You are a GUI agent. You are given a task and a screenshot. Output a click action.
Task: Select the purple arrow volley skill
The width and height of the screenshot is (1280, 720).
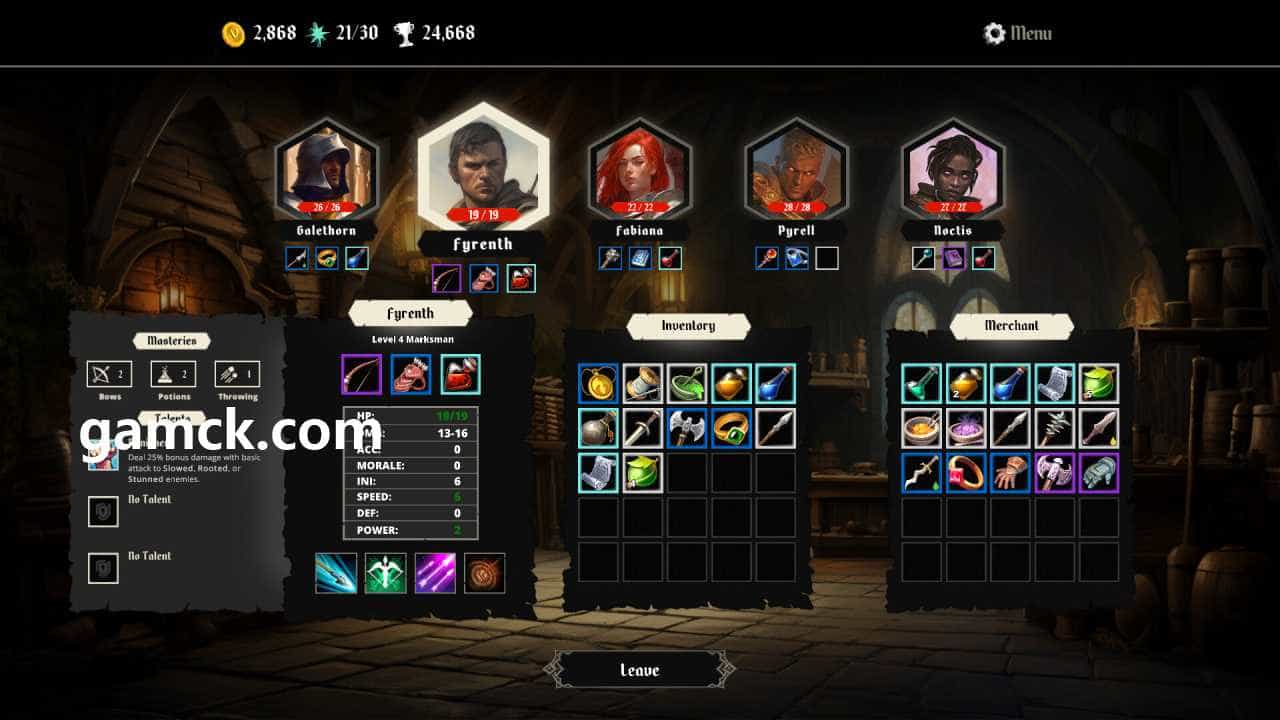point(435,573)
